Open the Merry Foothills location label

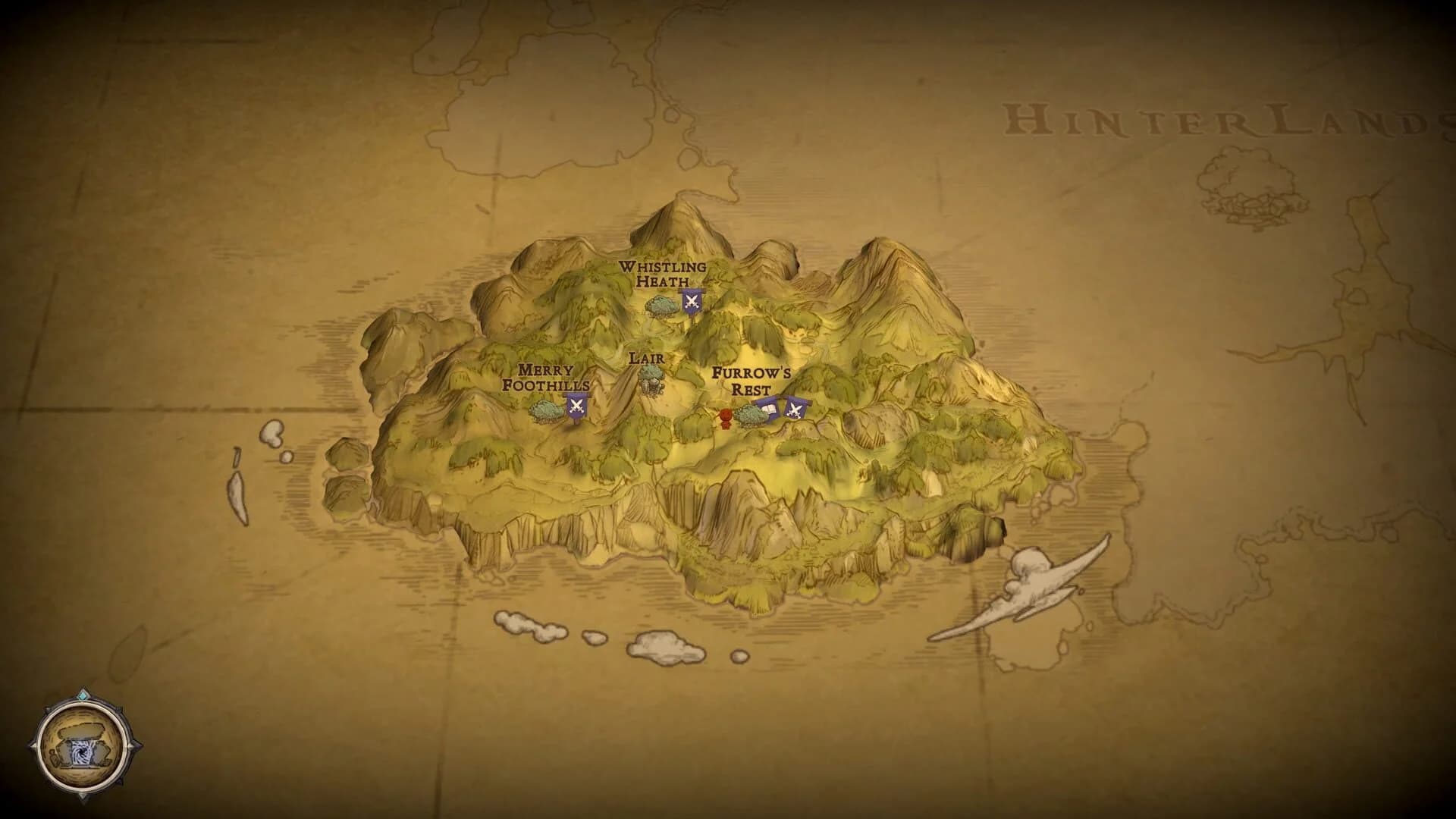pyautogui.click(x=546, y=378)
